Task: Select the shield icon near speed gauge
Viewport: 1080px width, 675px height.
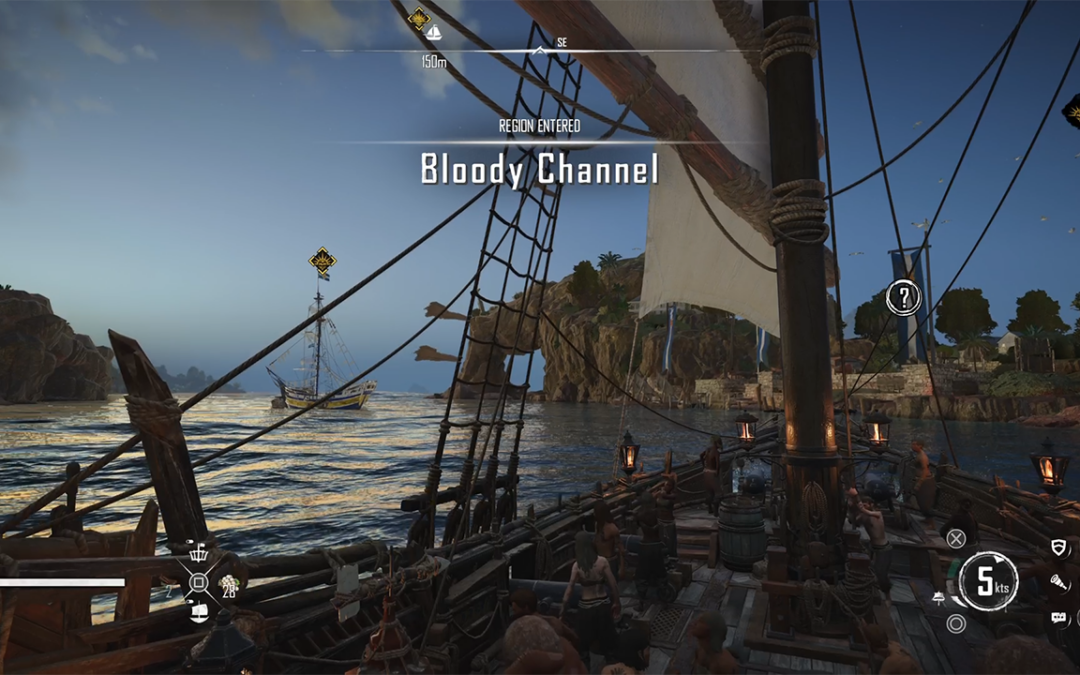Action: pyautogui.click(x=1059, y=547)
